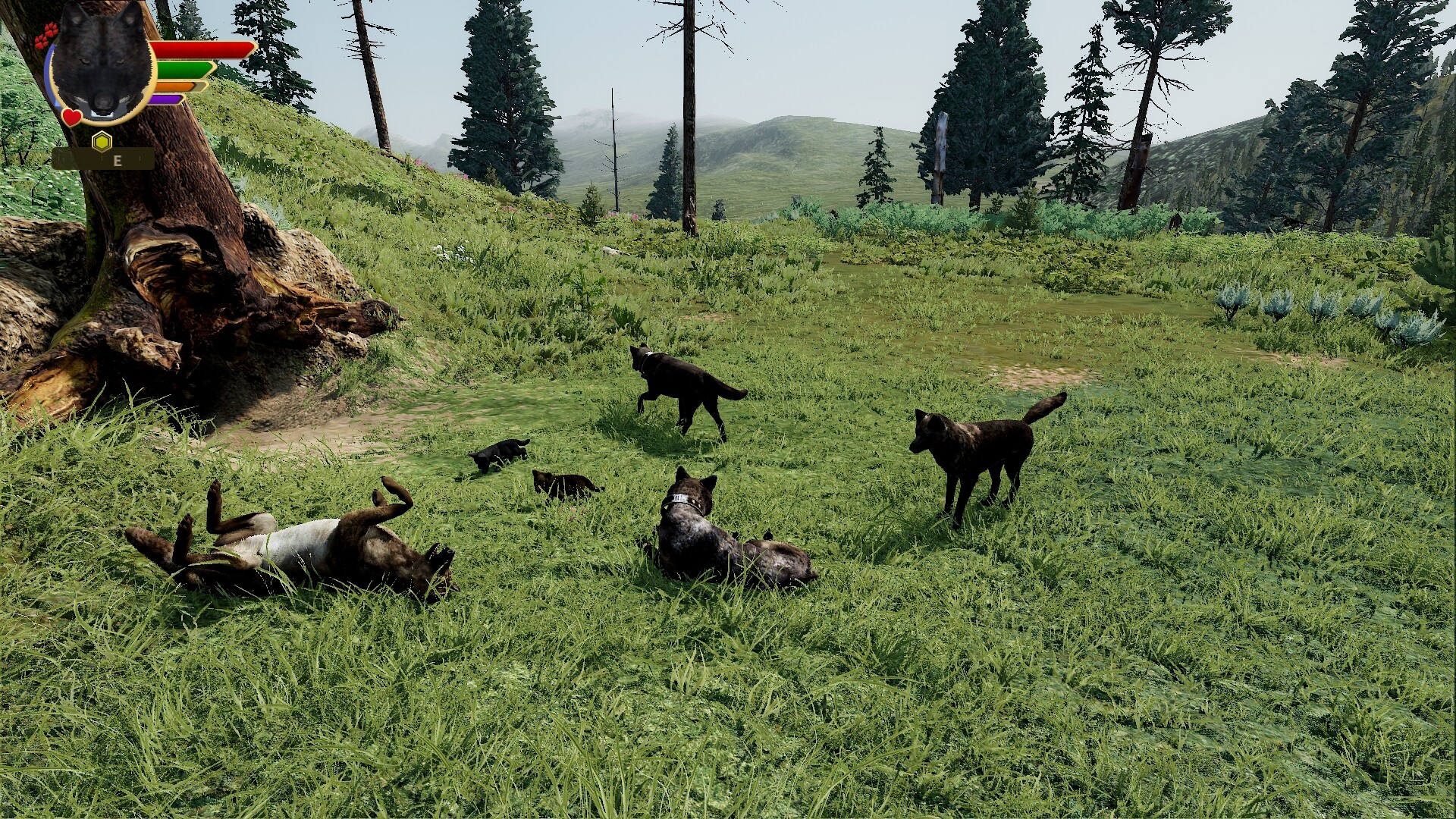Click the small black pup near the dirt trail

click(x=500, y=451)
